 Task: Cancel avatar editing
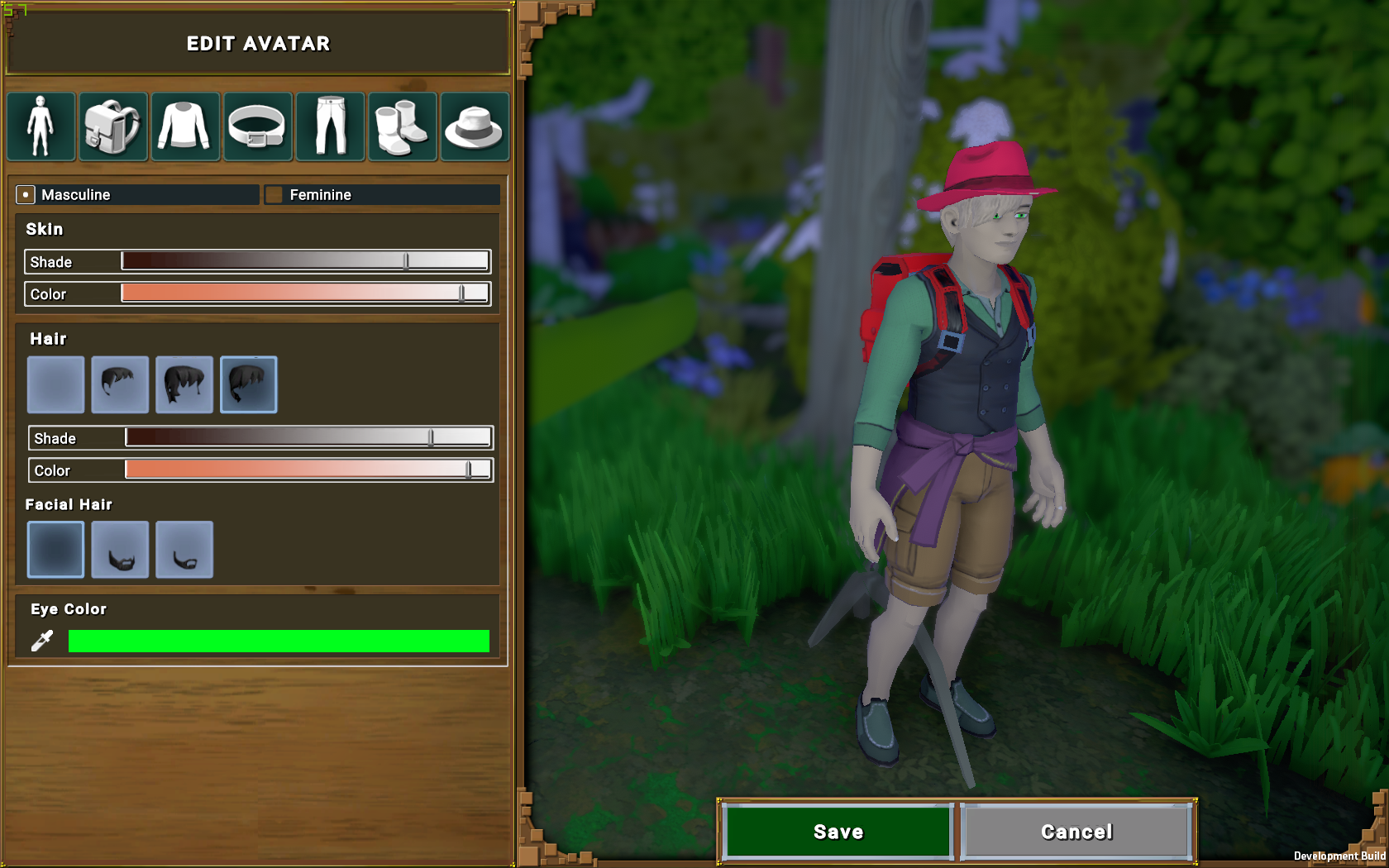(x=1076, y=832)
